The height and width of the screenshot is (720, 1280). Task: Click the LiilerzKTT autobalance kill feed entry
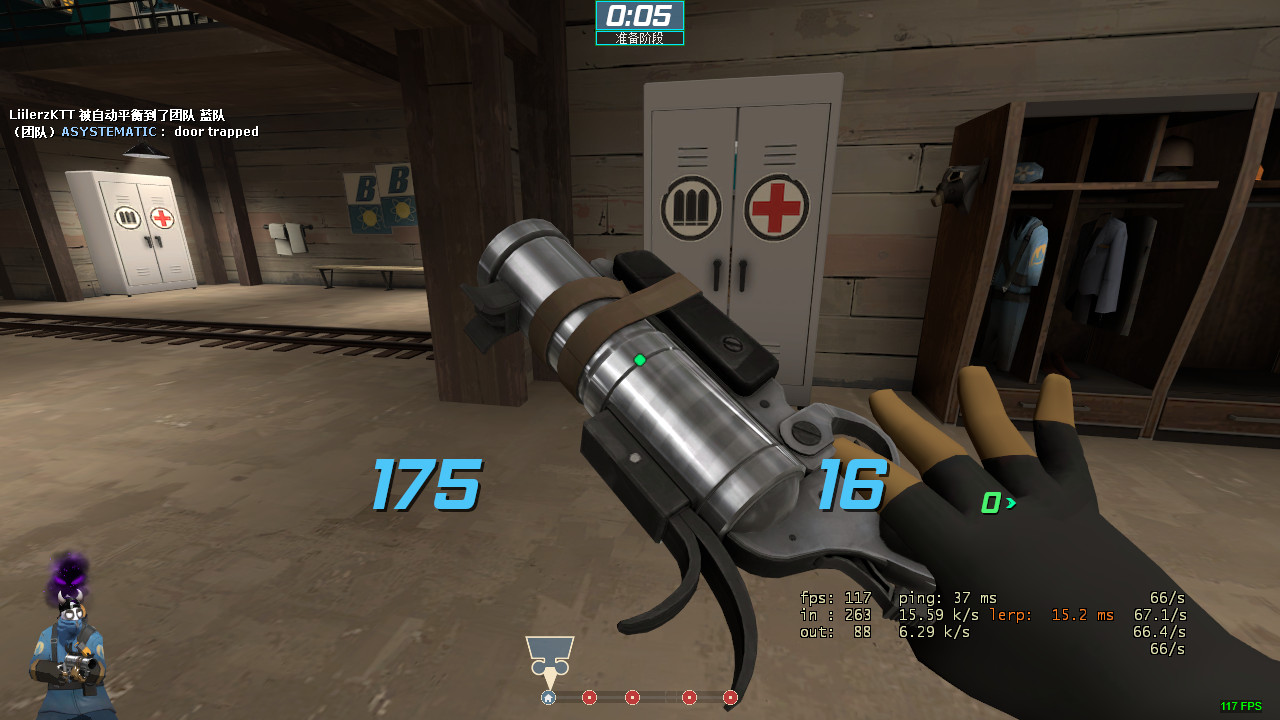pos(115,115)
